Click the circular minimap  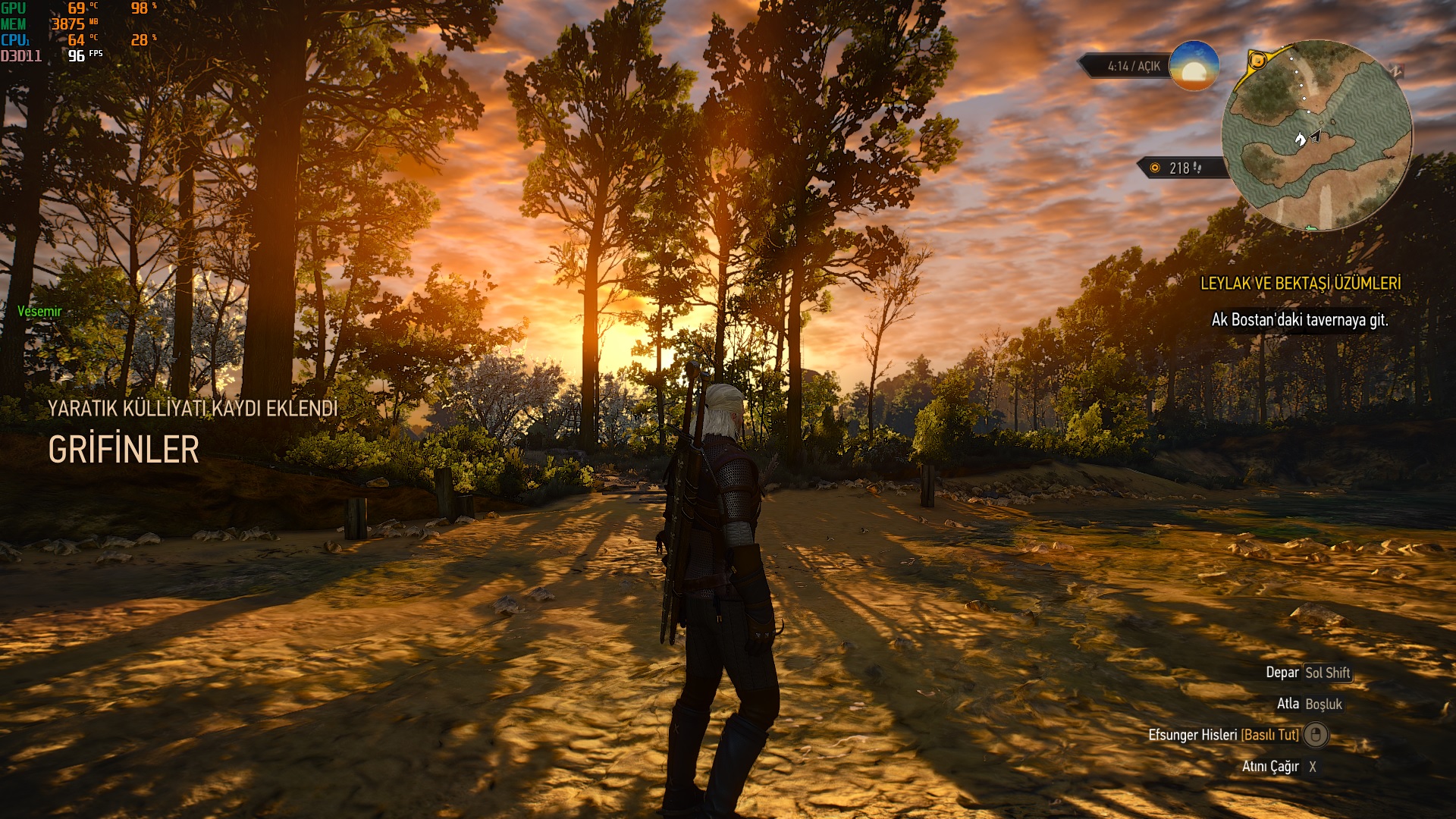click(x=1316, y=135)
